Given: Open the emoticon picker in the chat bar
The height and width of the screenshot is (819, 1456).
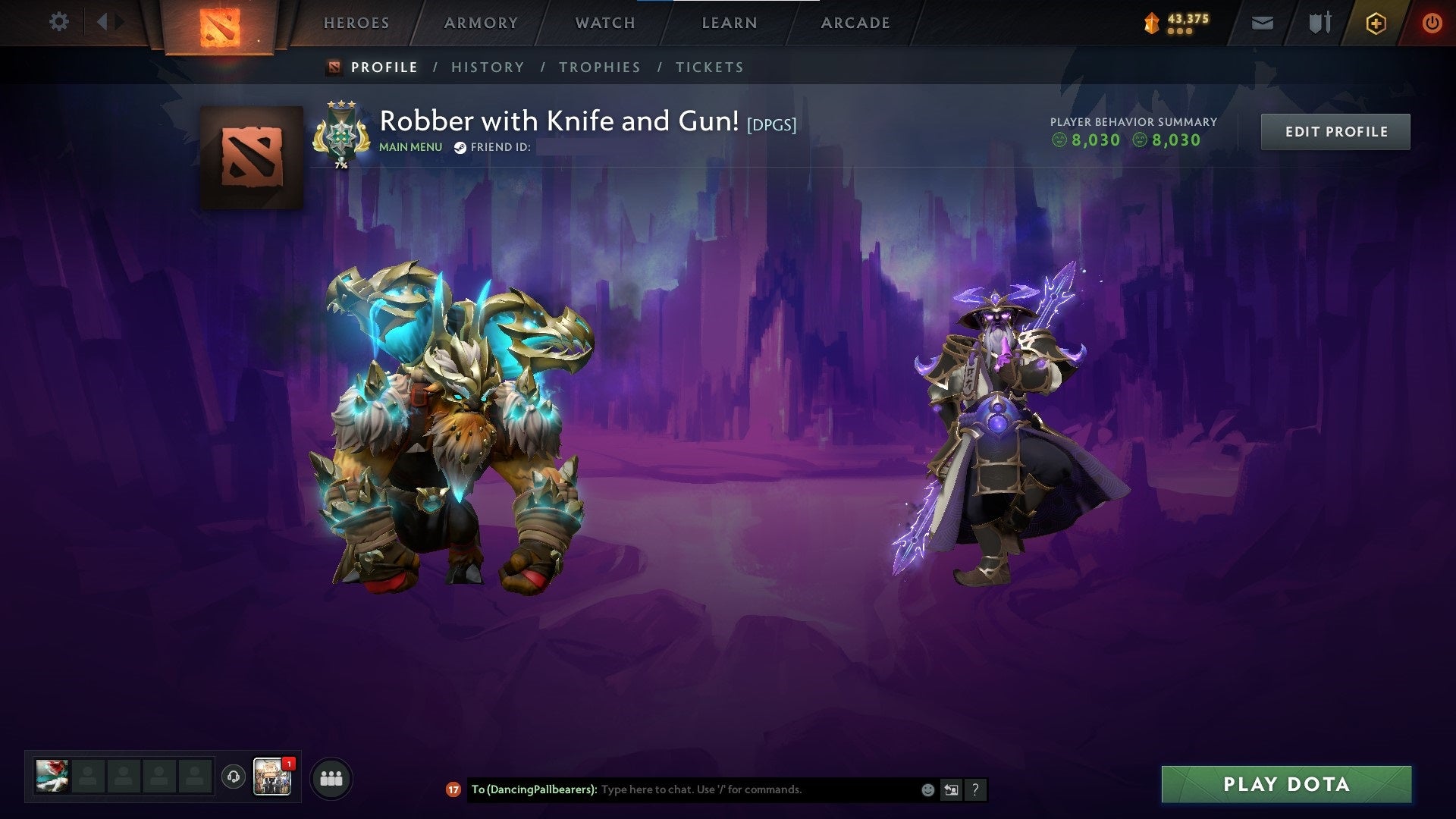Looking at the screenshot, I should pos(927,789).
